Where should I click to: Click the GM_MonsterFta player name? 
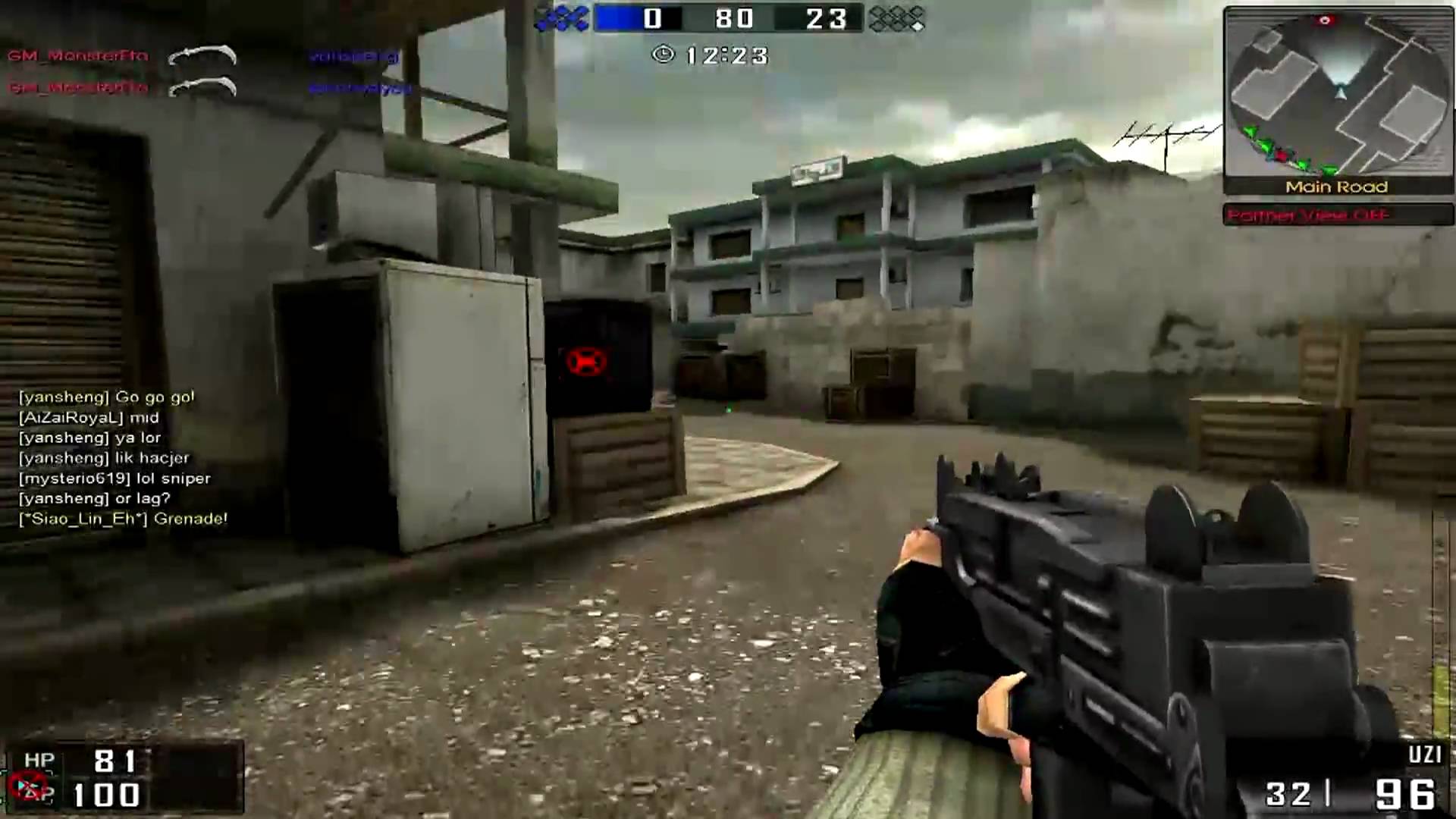point(76,56)
